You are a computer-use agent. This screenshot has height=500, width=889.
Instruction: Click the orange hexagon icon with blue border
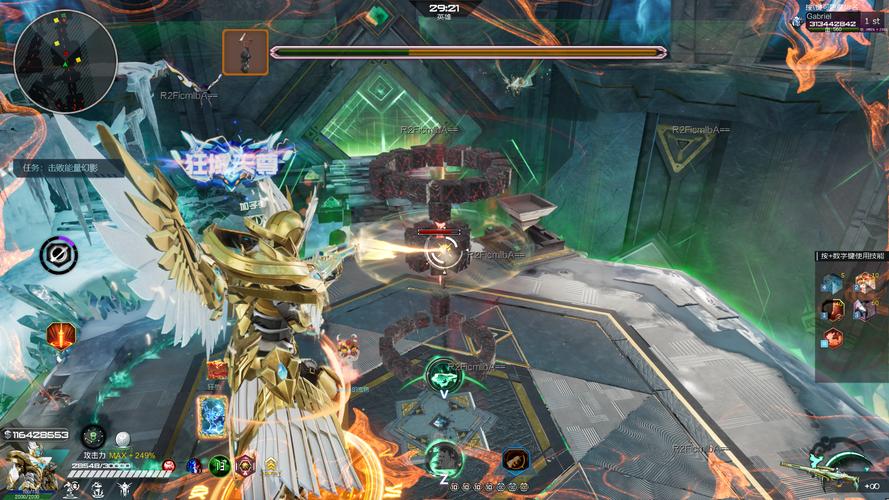[x=516, y=460]
